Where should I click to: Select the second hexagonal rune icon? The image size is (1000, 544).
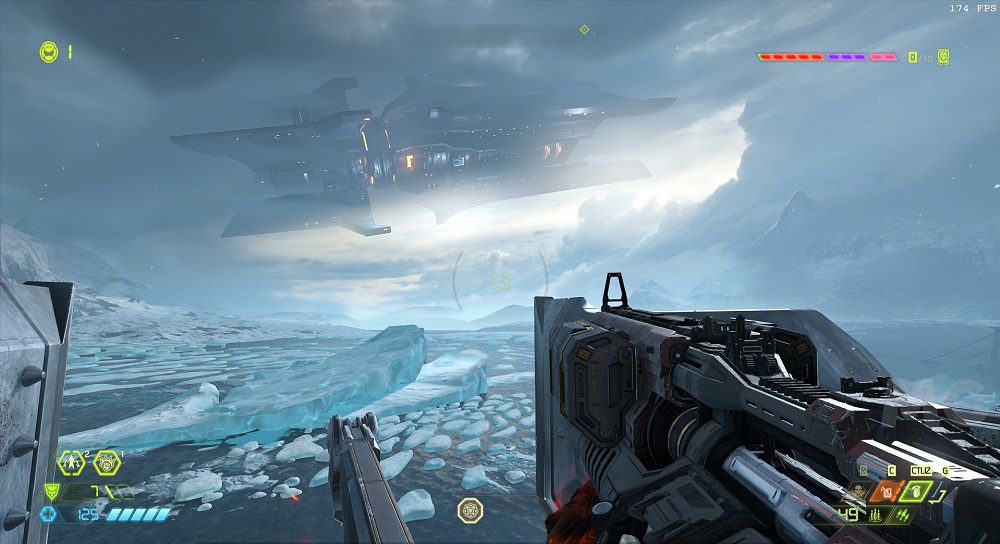click(x=107, y=463)
